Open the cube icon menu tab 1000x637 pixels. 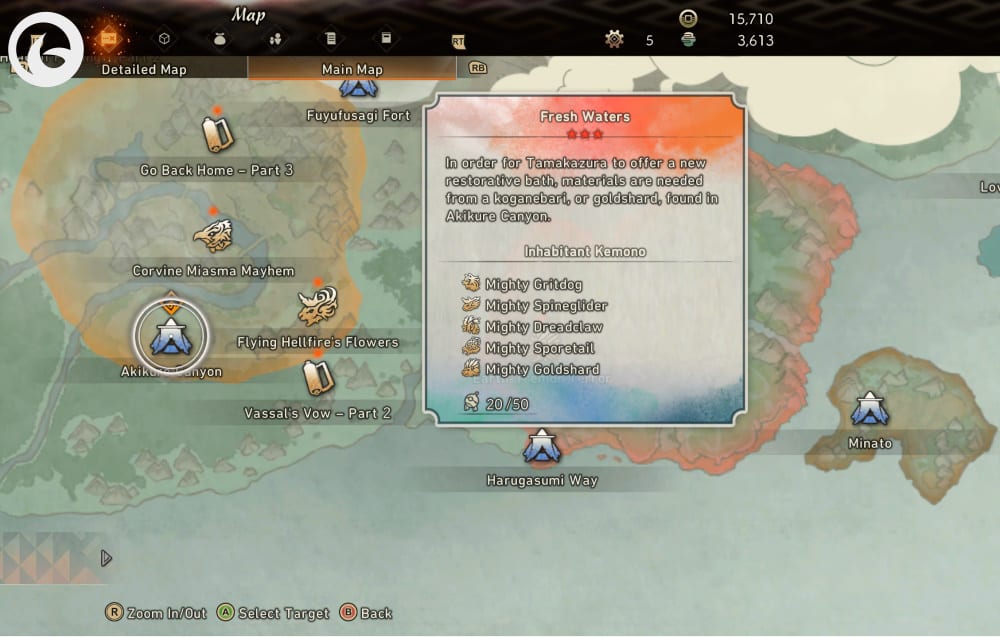click(165, 39)
